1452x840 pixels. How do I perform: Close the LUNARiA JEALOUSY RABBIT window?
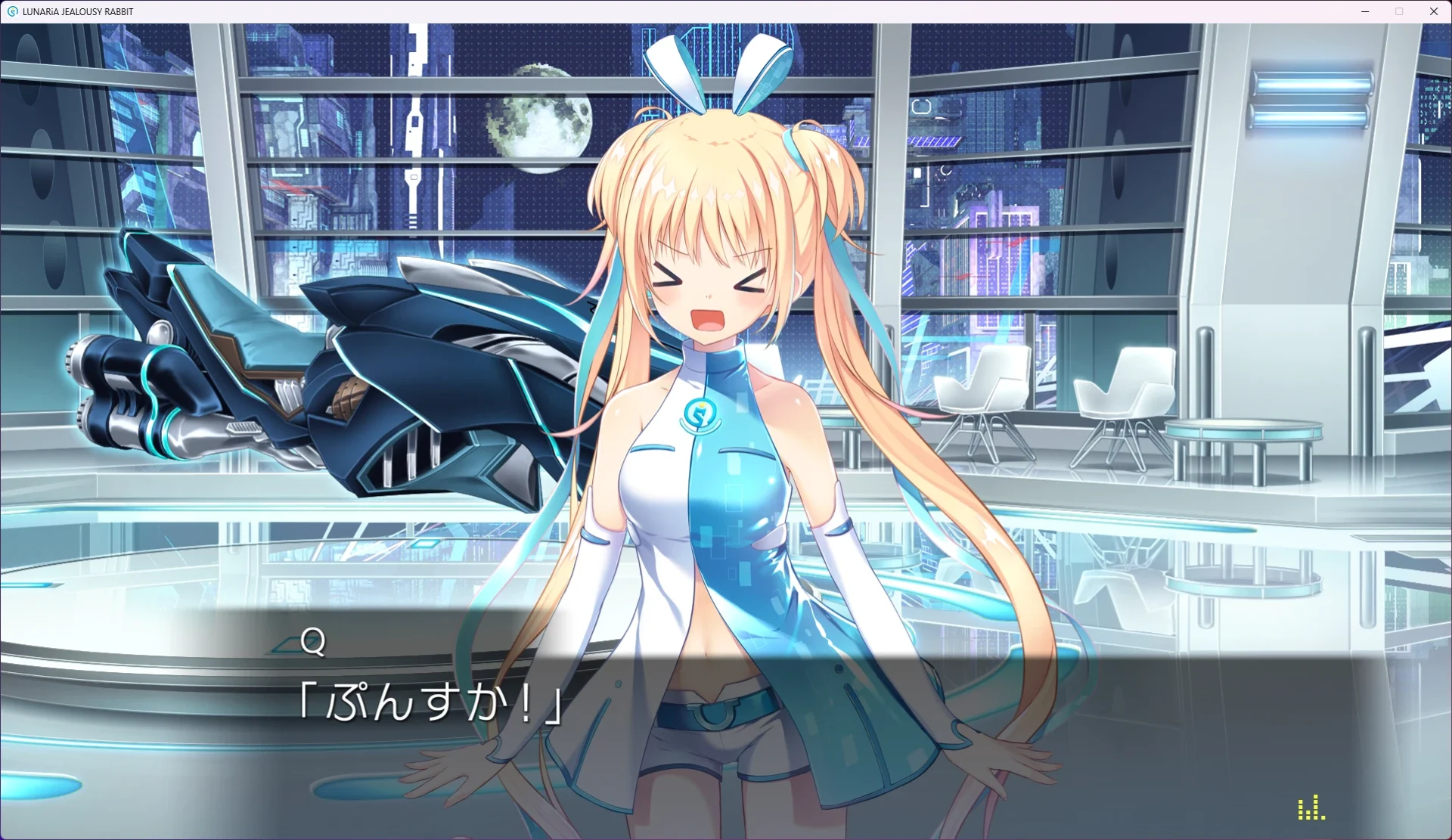[x=1434, y=11]
